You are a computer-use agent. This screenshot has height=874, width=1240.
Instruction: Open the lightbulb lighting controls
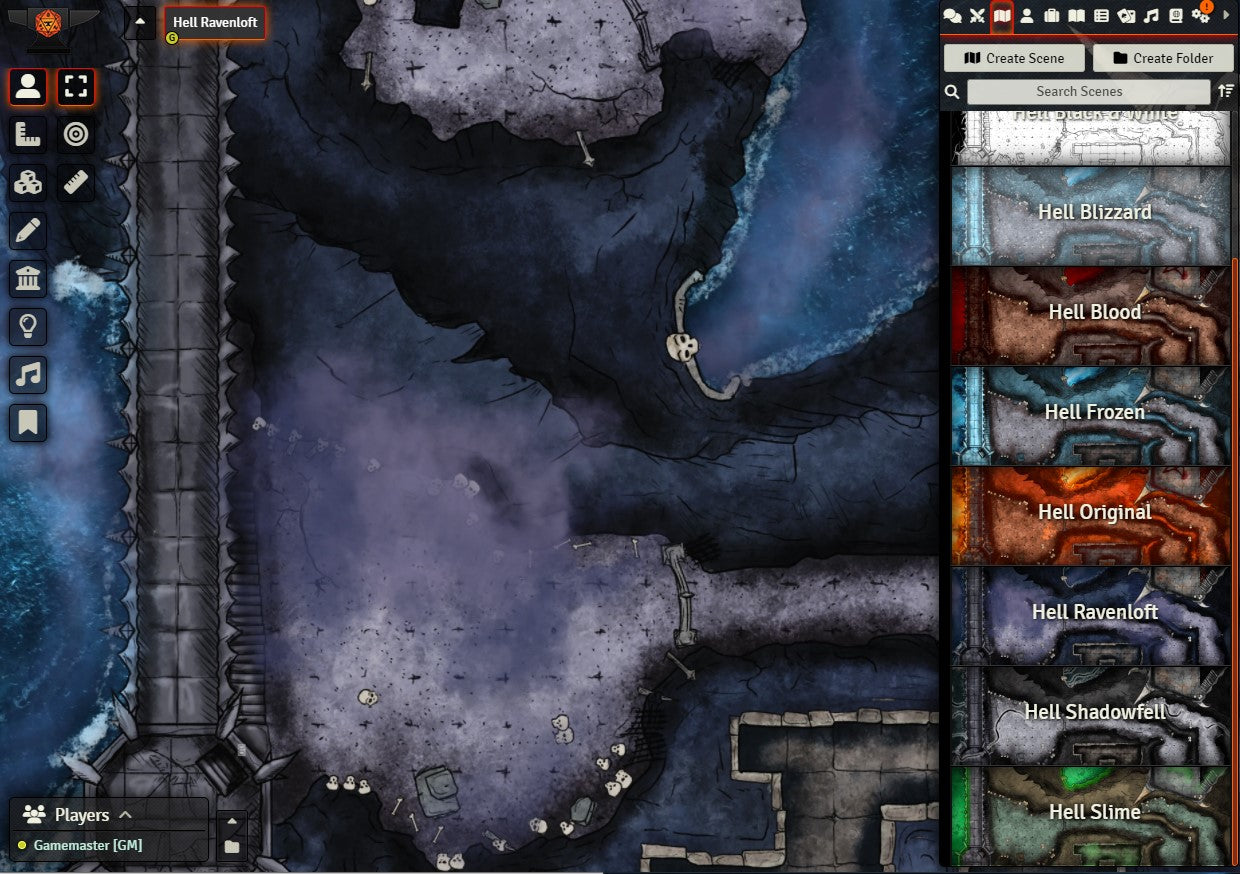click(x=28, y=326)
